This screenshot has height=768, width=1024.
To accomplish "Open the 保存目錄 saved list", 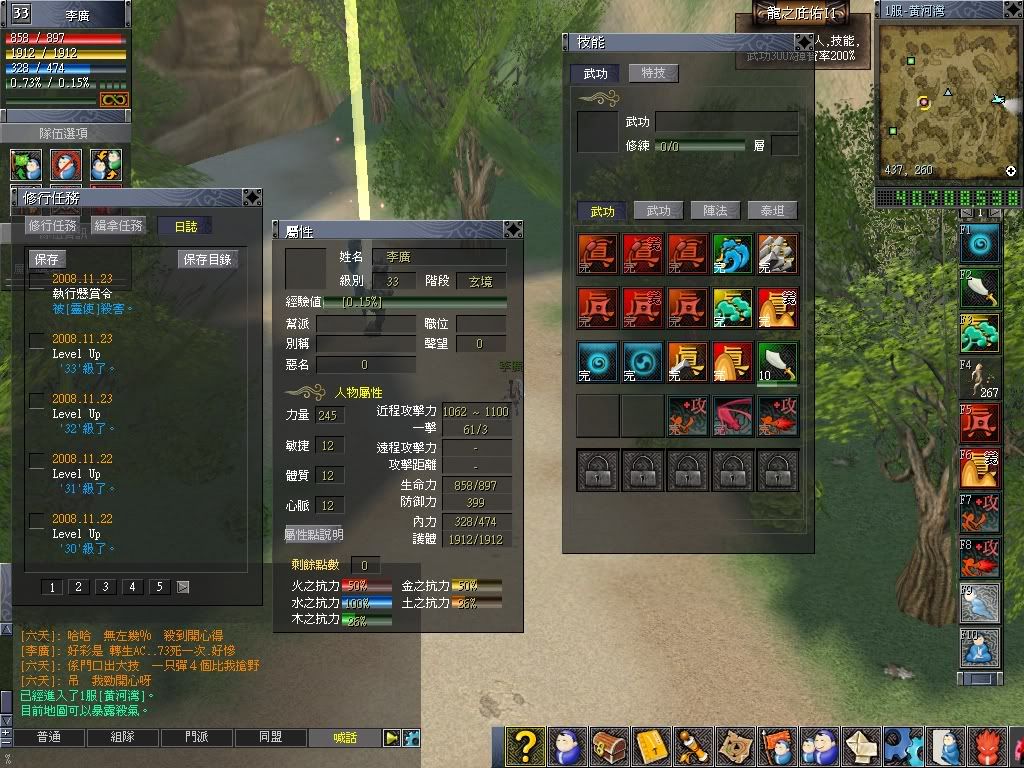I will pyautogui.click(x=208, y=259).
